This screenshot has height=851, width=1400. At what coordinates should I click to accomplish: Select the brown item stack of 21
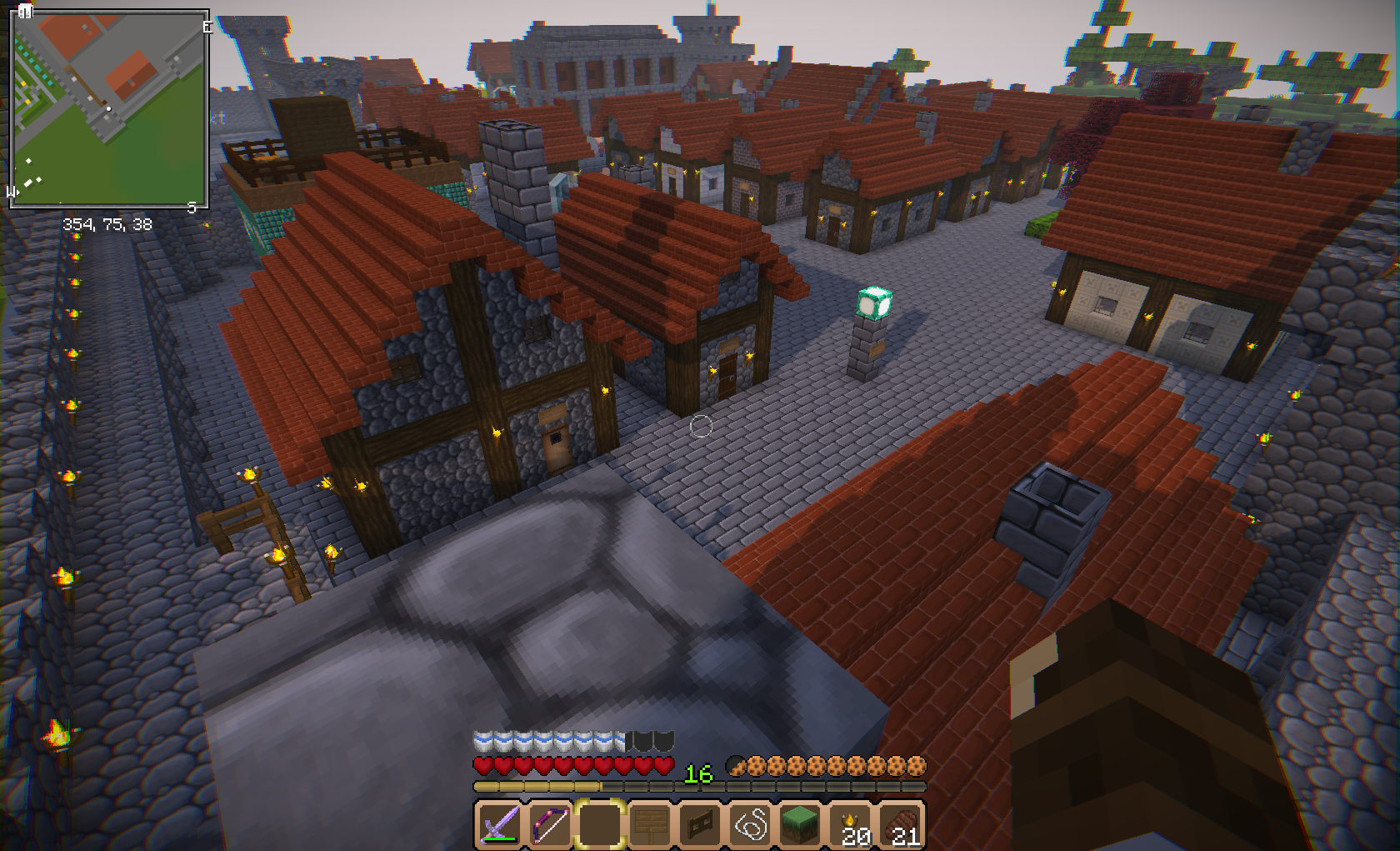902,824
